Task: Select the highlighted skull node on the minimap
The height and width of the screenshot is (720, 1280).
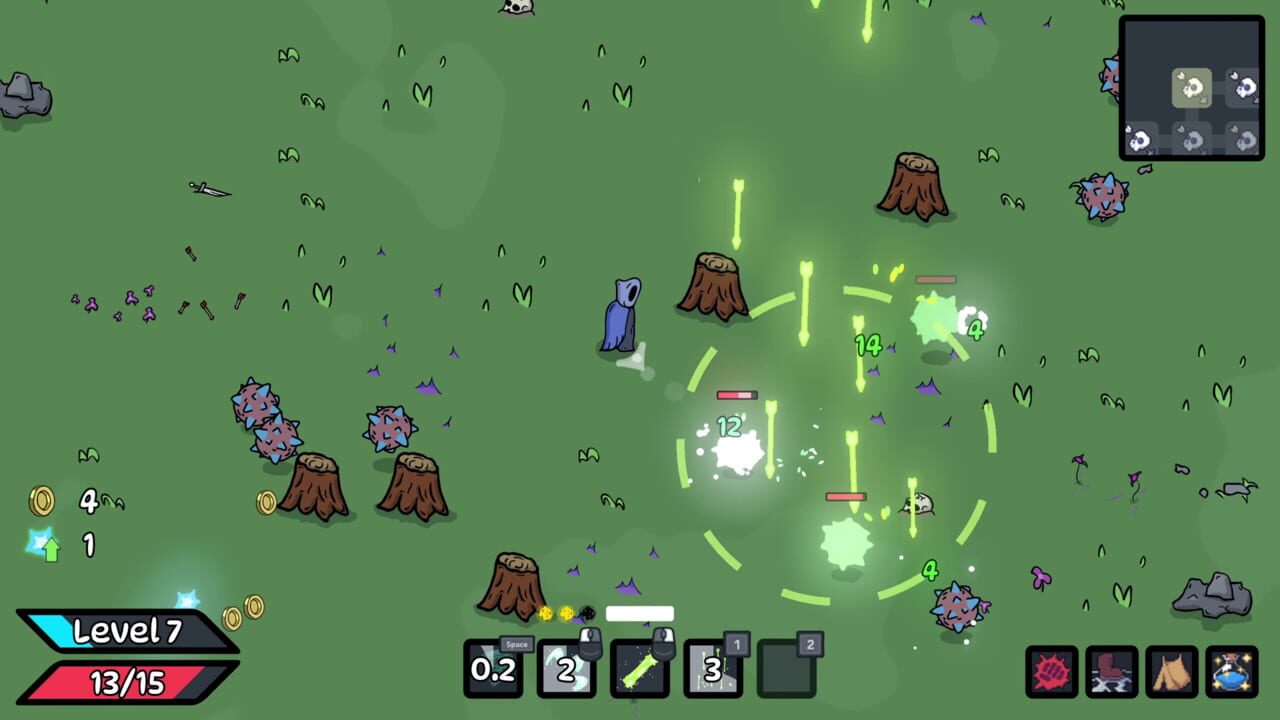Action: pos(1192,88)
